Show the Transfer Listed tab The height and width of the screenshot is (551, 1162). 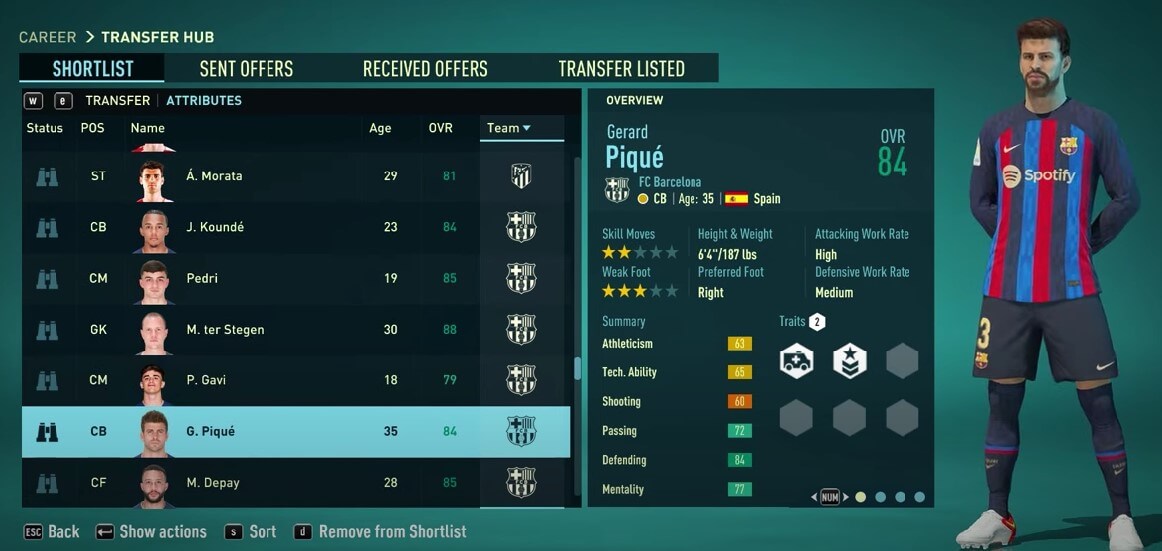point(621,69)
